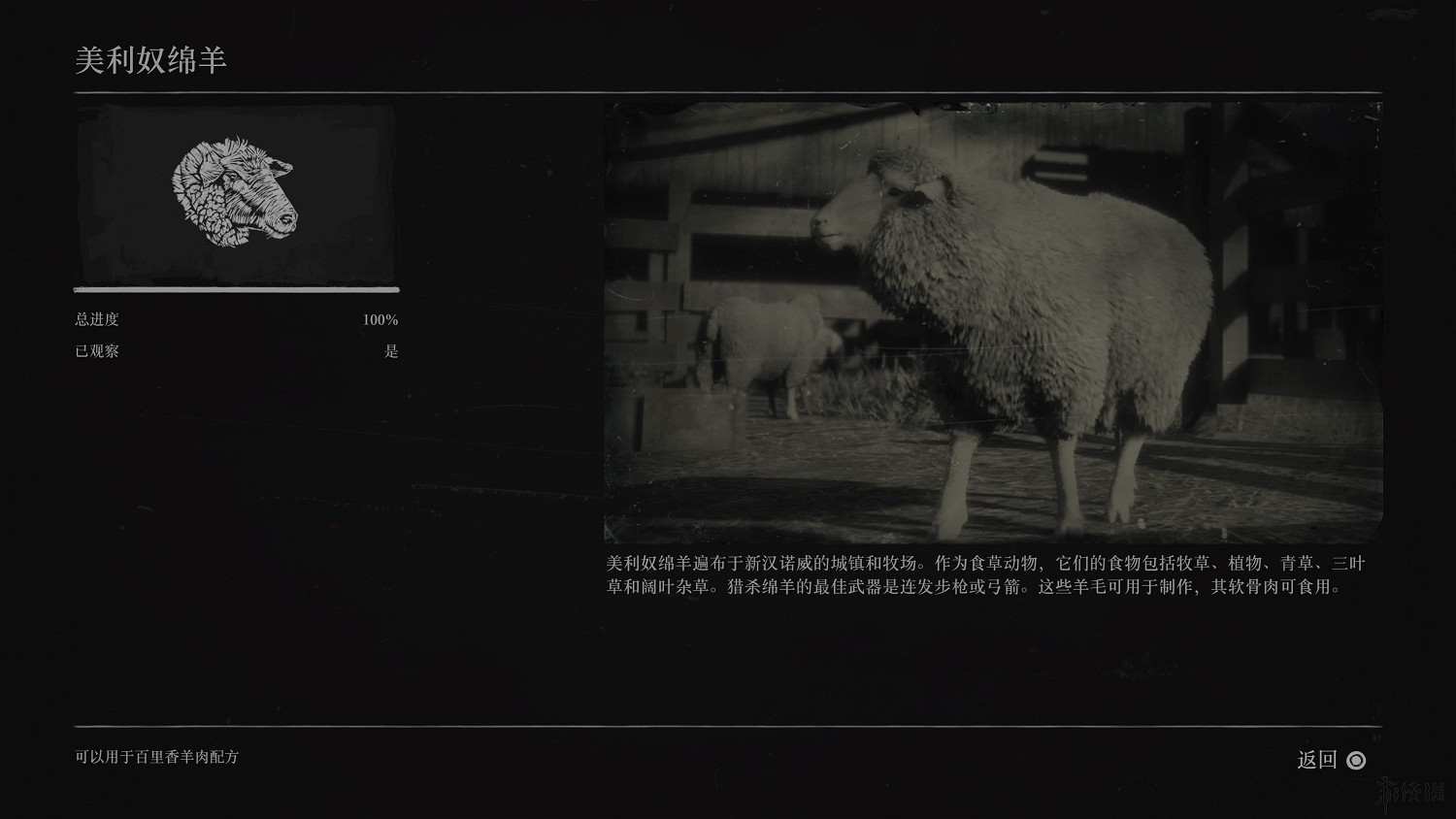Select the stats section on the left

tap(236, 335)
